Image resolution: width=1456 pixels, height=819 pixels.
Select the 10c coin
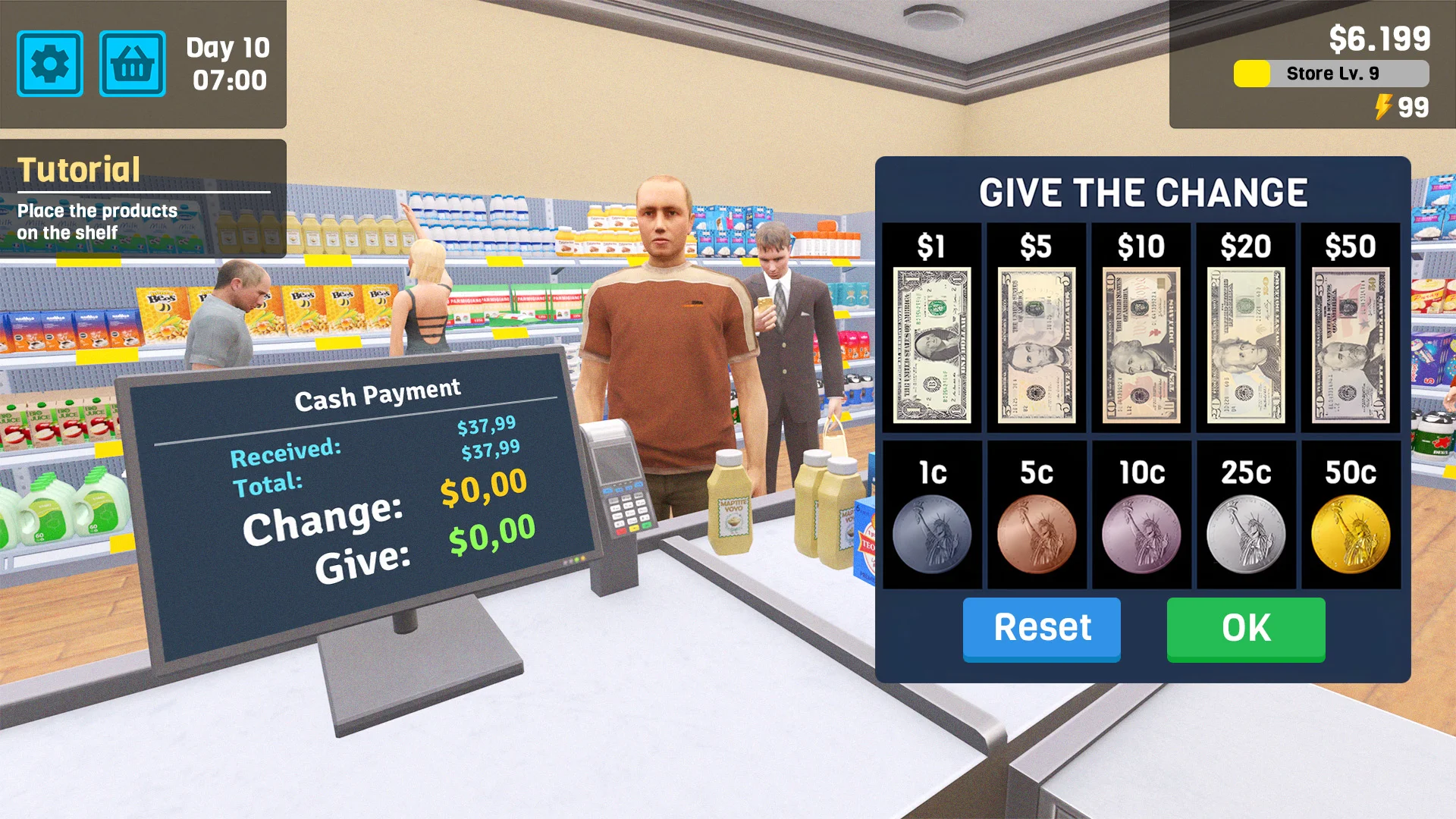tap(1141, 531)
